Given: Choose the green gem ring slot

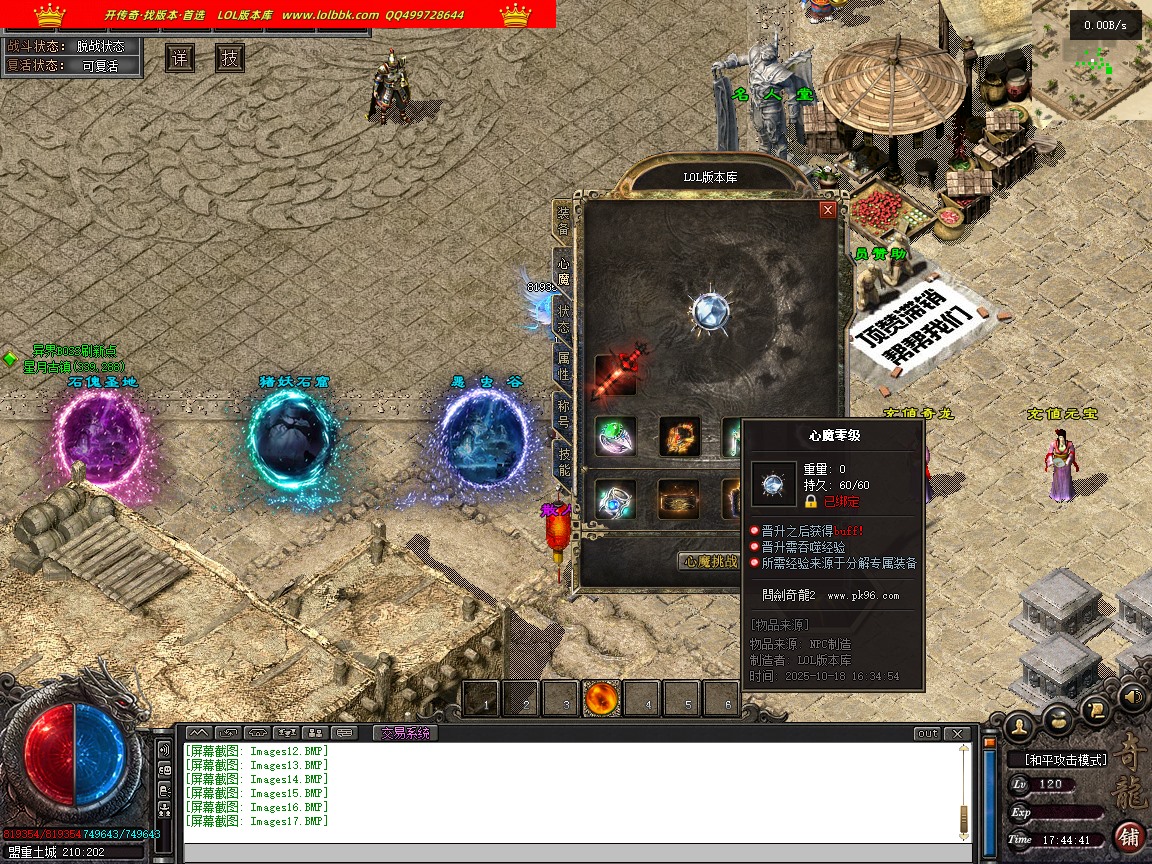Looking at the screenshot, I should tap(616, 437).
